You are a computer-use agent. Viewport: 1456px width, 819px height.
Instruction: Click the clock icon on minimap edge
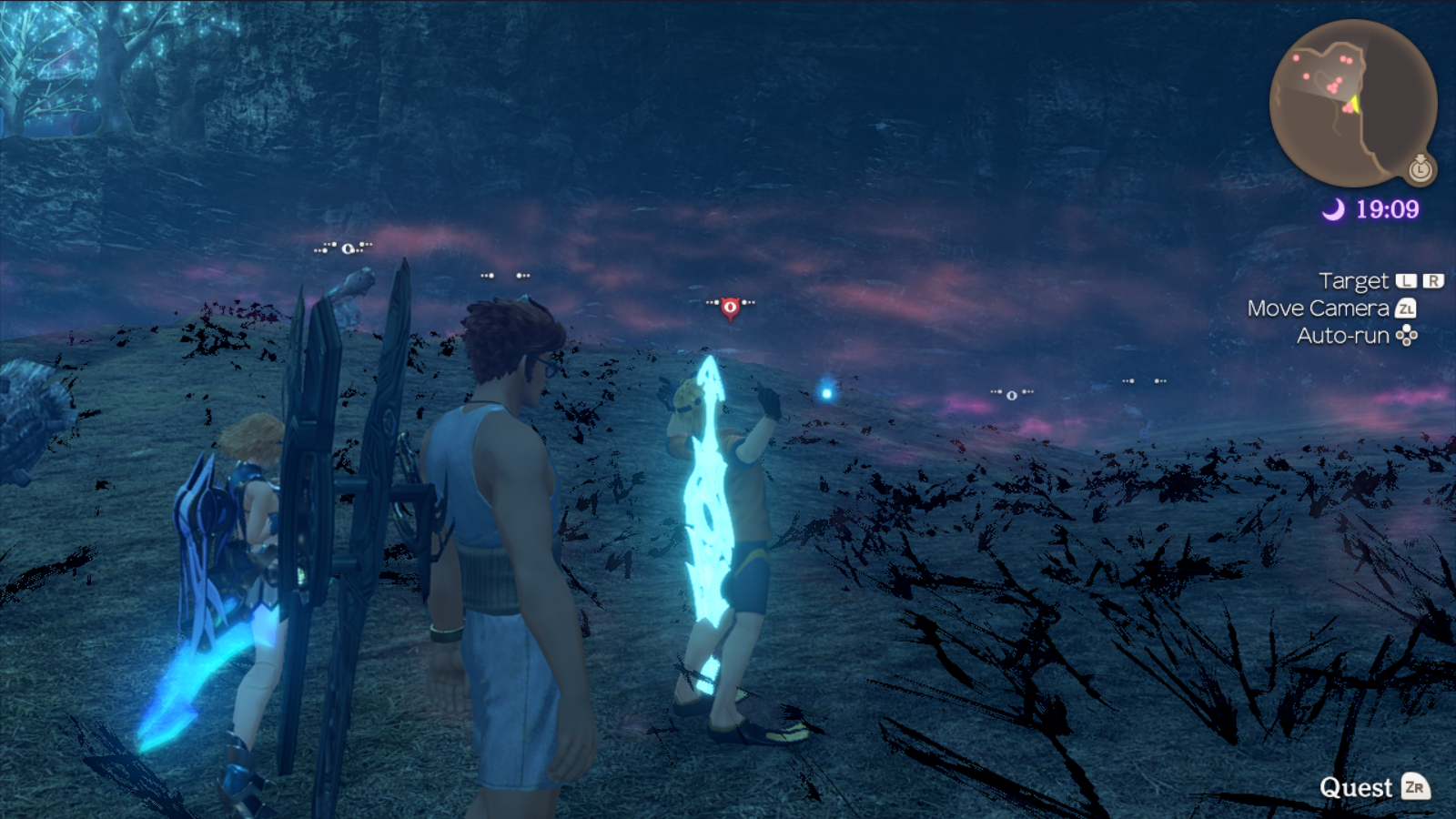[1421, 168]
